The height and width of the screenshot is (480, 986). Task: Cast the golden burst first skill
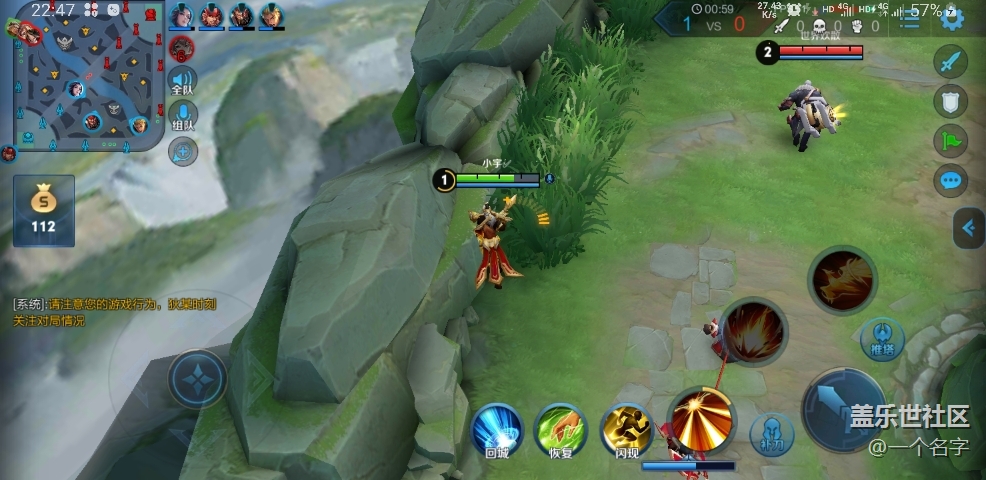click(701, 416)
